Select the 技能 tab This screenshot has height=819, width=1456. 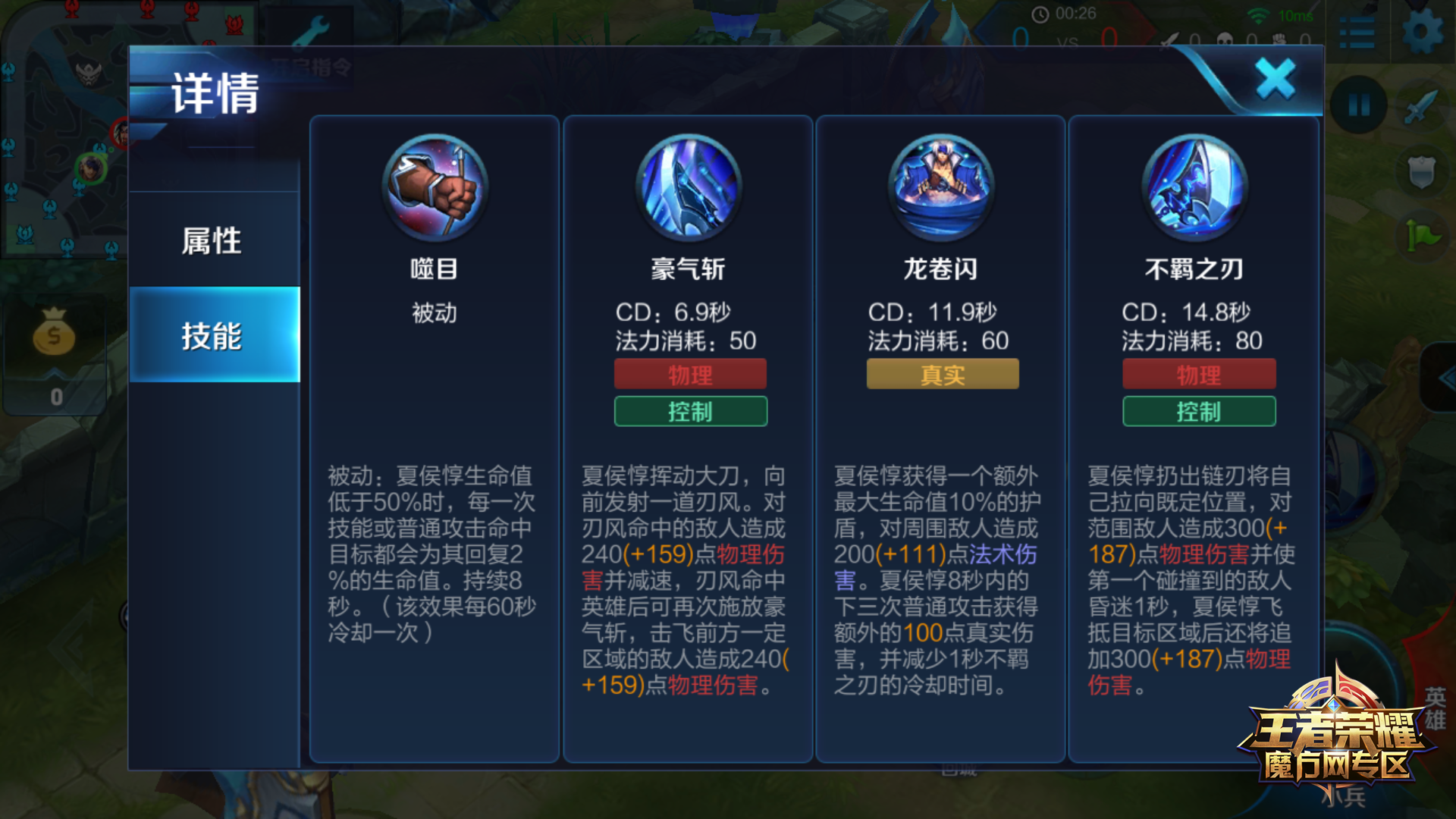click(x=213, y=336)
